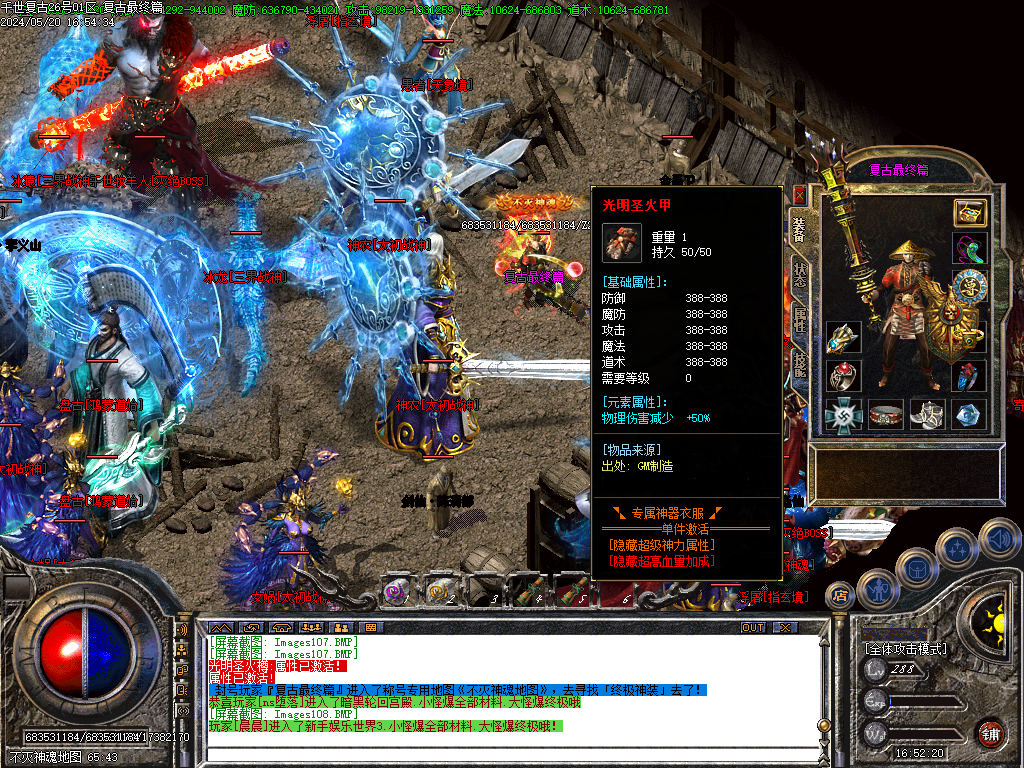Close the character equipment panel
Image resolution: width=1024 pixels, height=768 pixels.
click(799, 194)
